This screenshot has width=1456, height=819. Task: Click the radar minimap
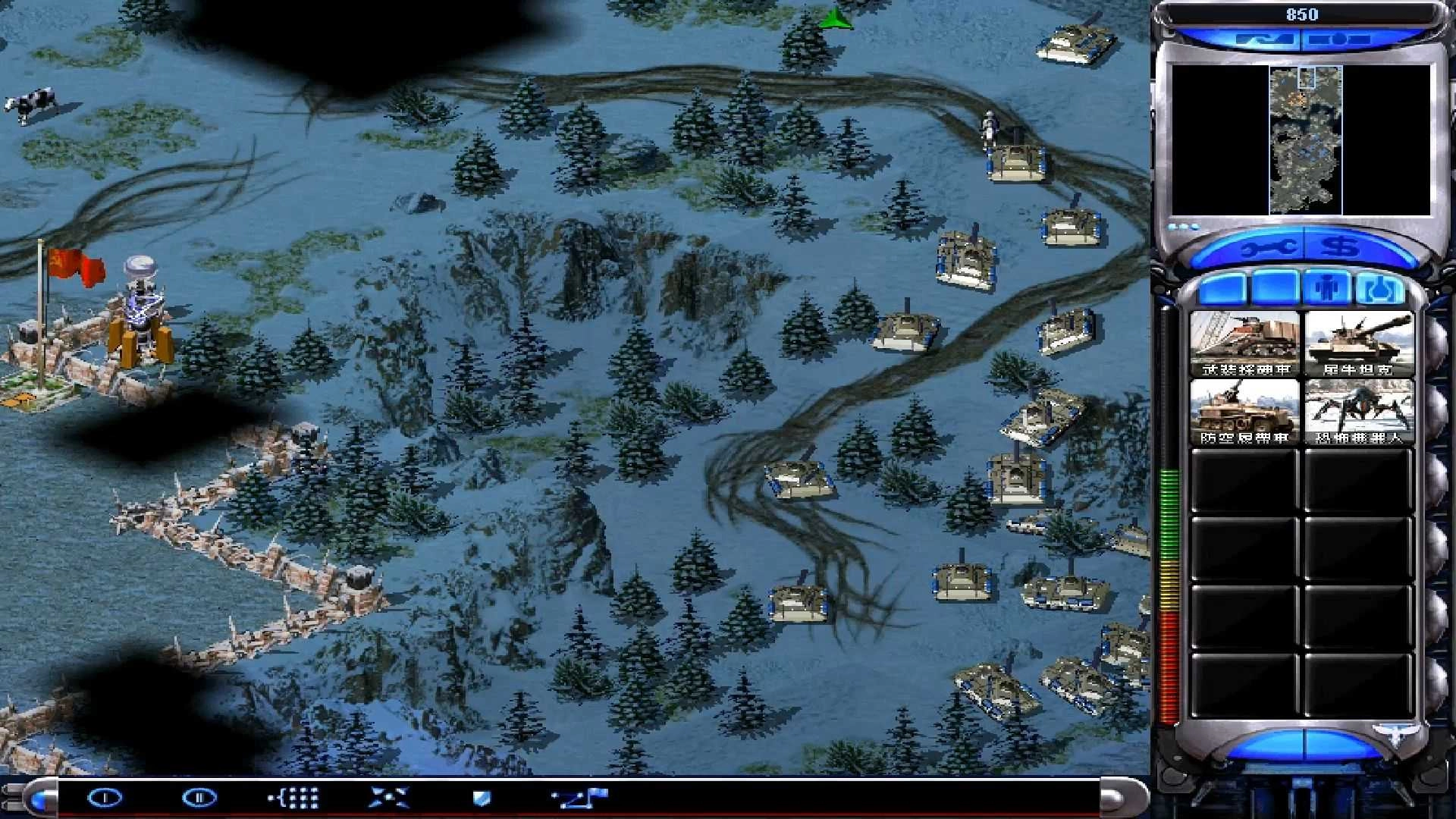[1305, 140]
